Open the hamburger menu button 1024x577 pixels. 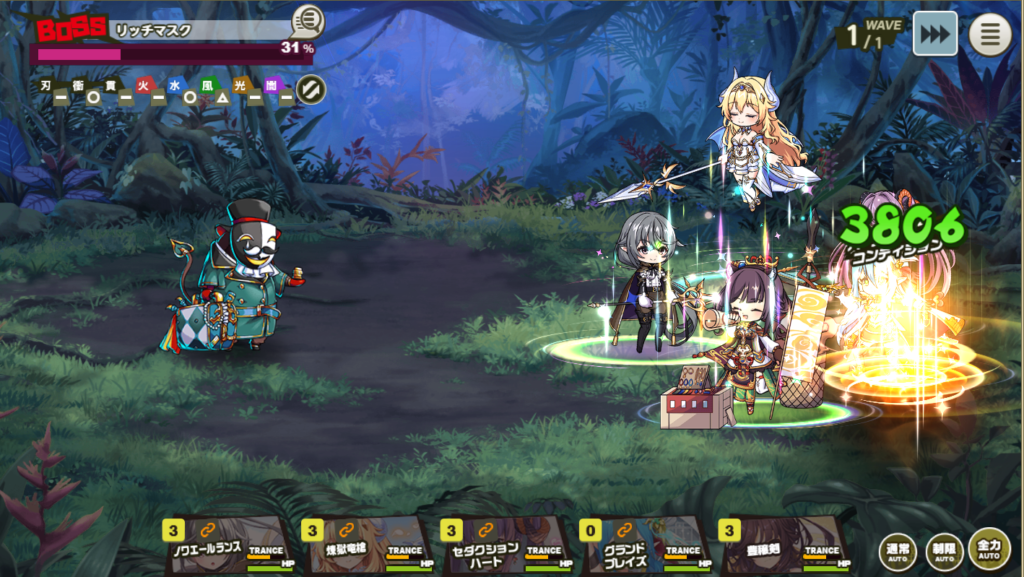(990, 34)
